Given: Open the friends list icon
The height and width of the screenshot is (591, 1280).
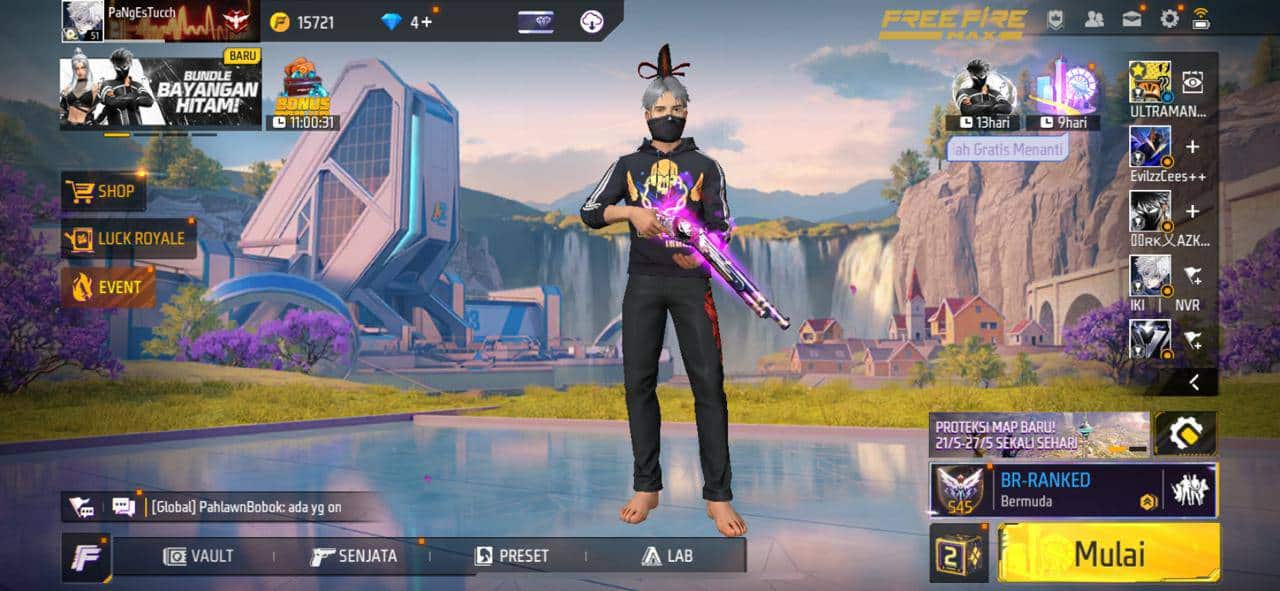Looking at the screenshot, I should (1094, 18).
